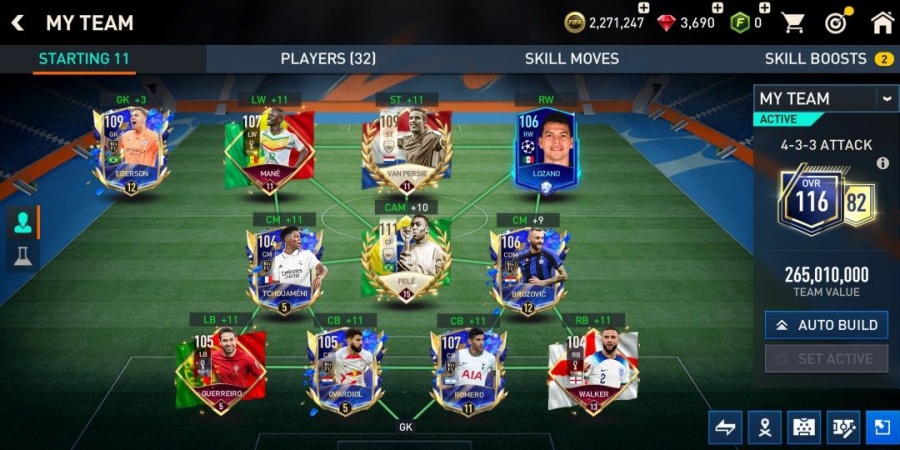This screenshot has width=900, height=450.
Task: Open the shopping cart store
Action: pyautogui.click(x=793, y=22)
